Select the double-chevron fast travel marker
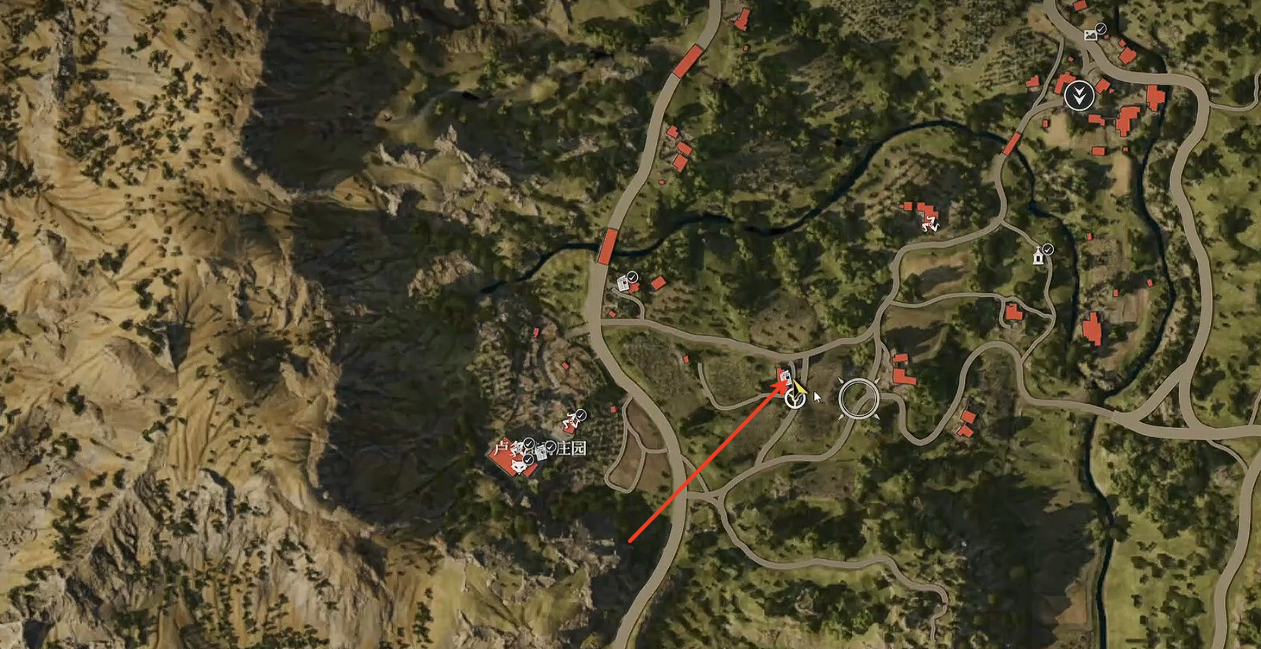 [x=1078, y=96]
